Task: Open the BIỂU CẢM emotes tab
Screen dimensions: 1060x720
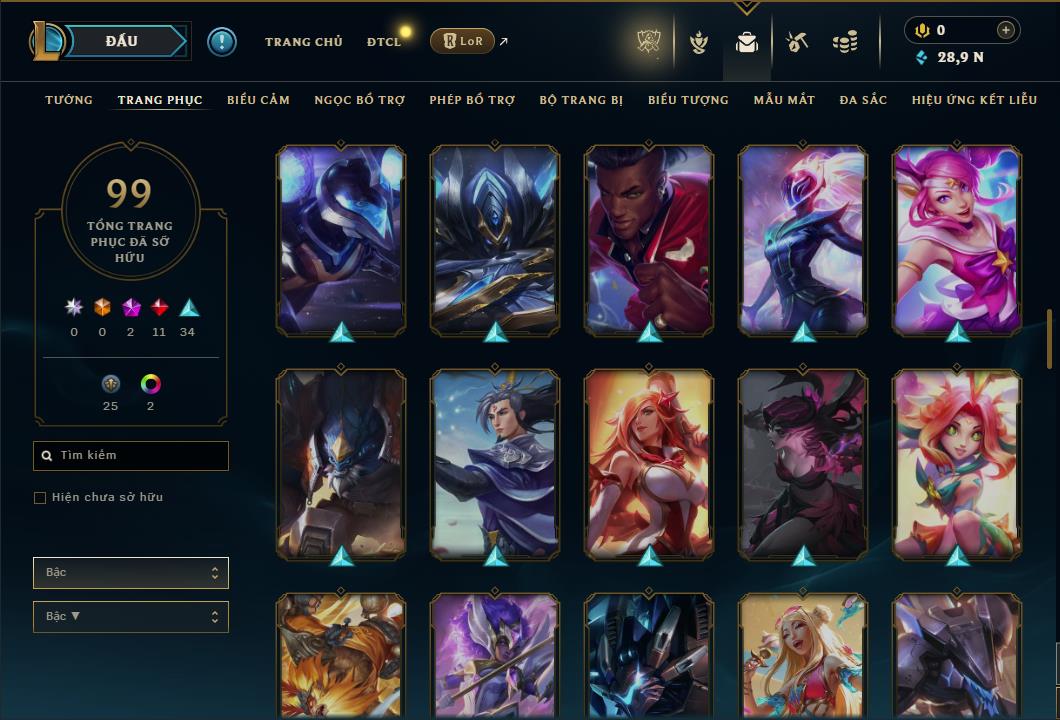Action: pos(258,100)
